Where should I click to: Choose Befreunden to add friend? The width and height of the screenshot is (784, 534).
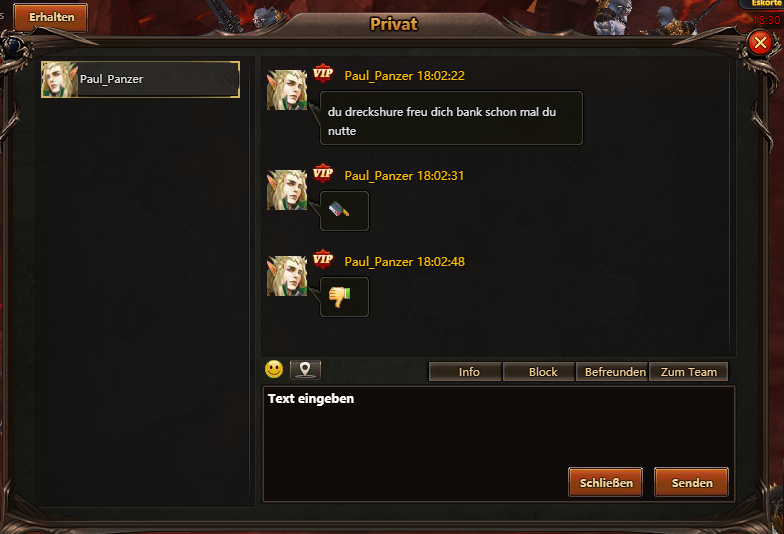[612, 372]
